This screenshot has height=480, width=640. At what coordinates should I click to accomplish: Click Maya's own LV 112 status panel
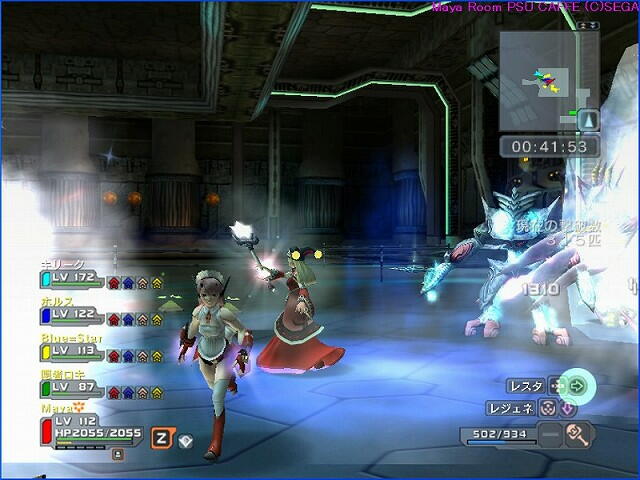[x=90, y=427]
